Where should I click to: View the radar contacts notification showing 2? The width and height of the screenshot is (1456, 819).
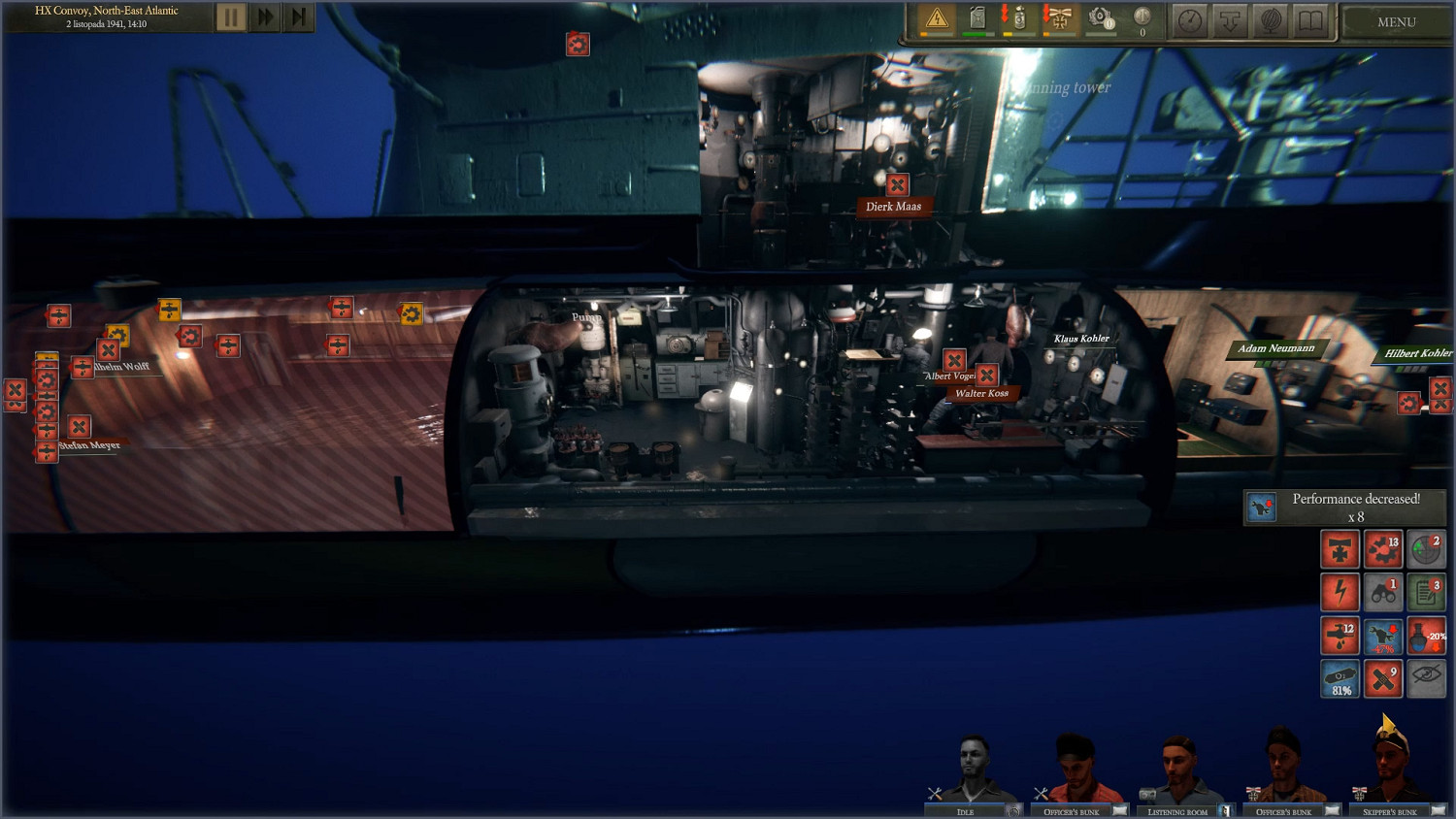coord(1425,549)
